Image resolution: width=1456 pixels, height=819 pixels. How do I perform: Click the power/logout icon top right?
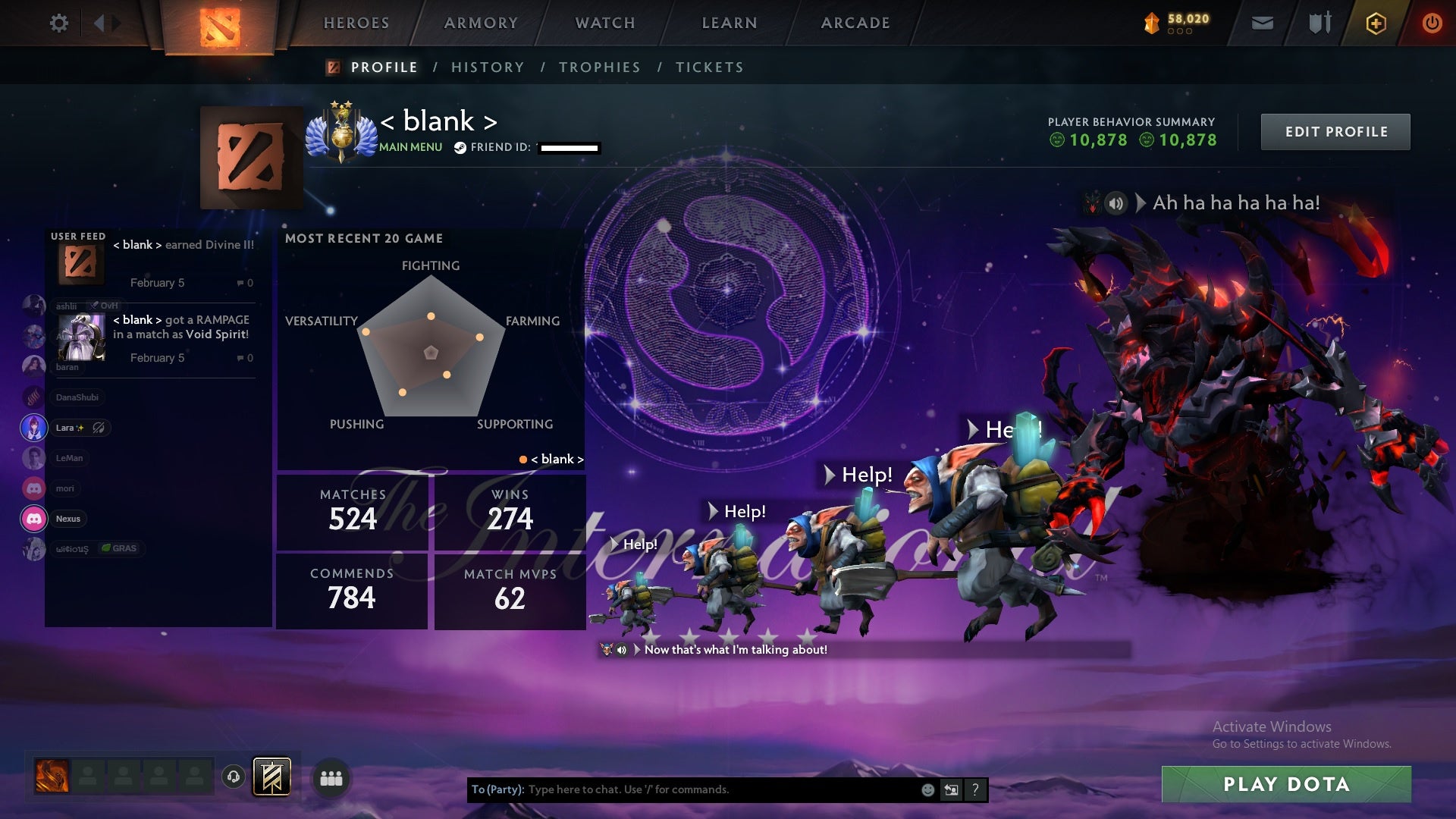(1432, 23)
